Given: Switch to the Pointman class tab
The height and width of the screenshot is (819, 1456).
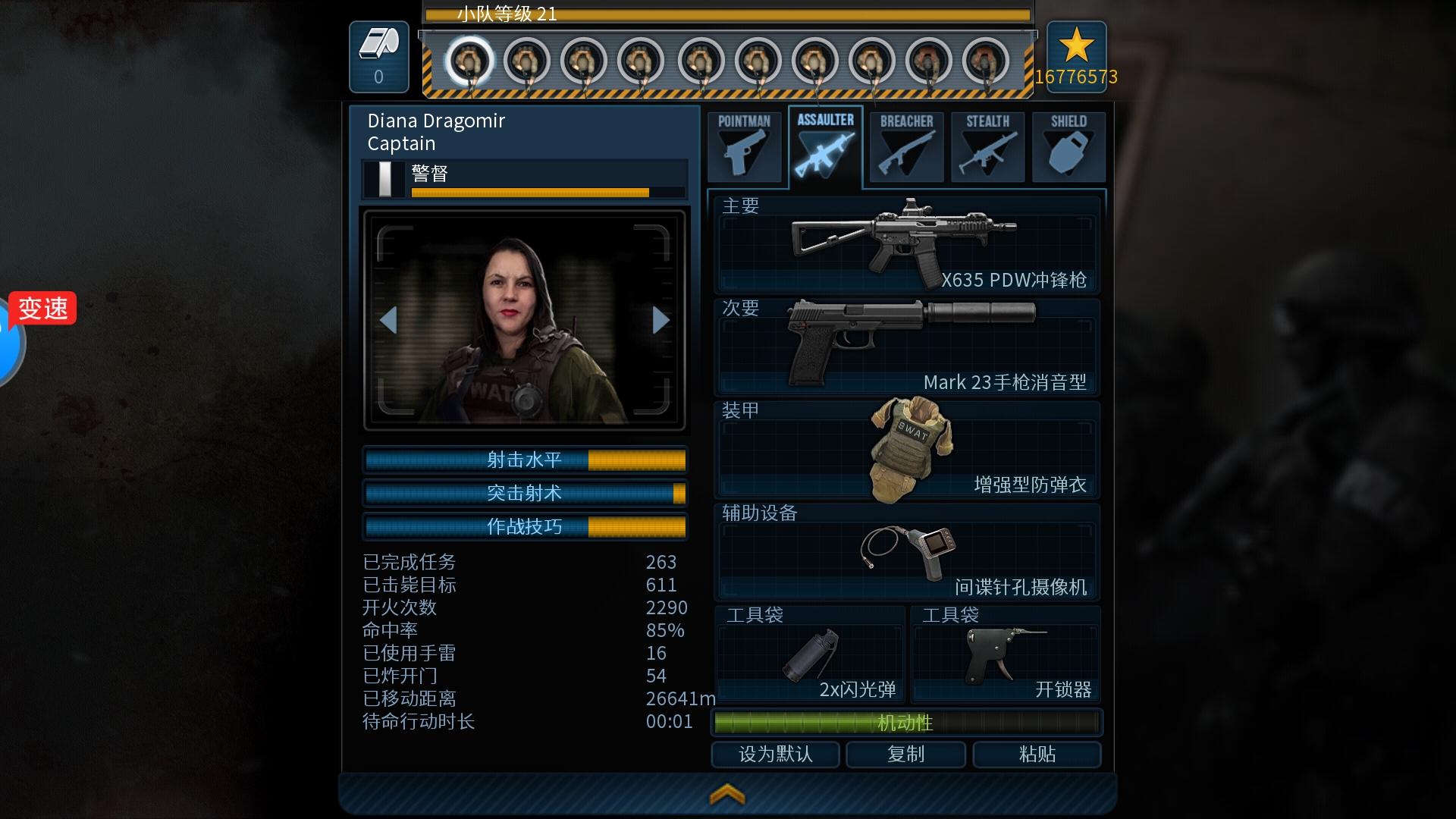Looking at the screenshot, I should 744,146.
